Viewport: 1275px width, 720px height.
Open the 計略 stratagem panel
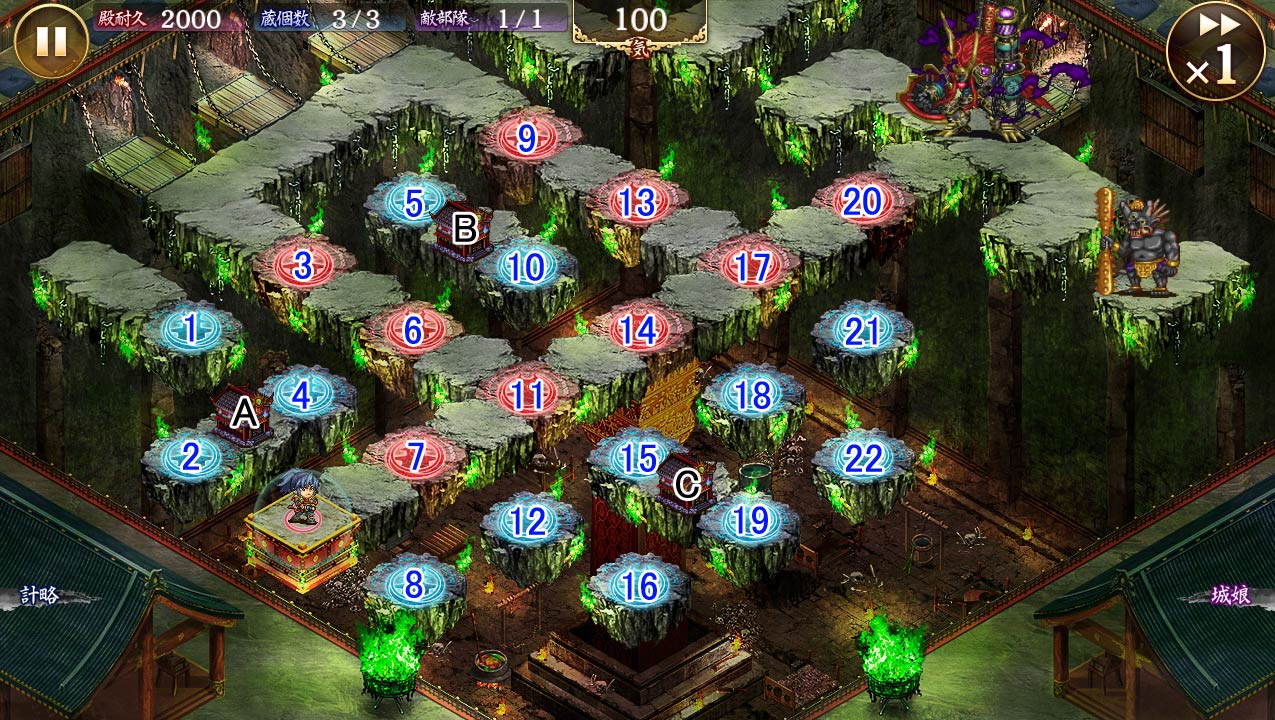(42, 596)
